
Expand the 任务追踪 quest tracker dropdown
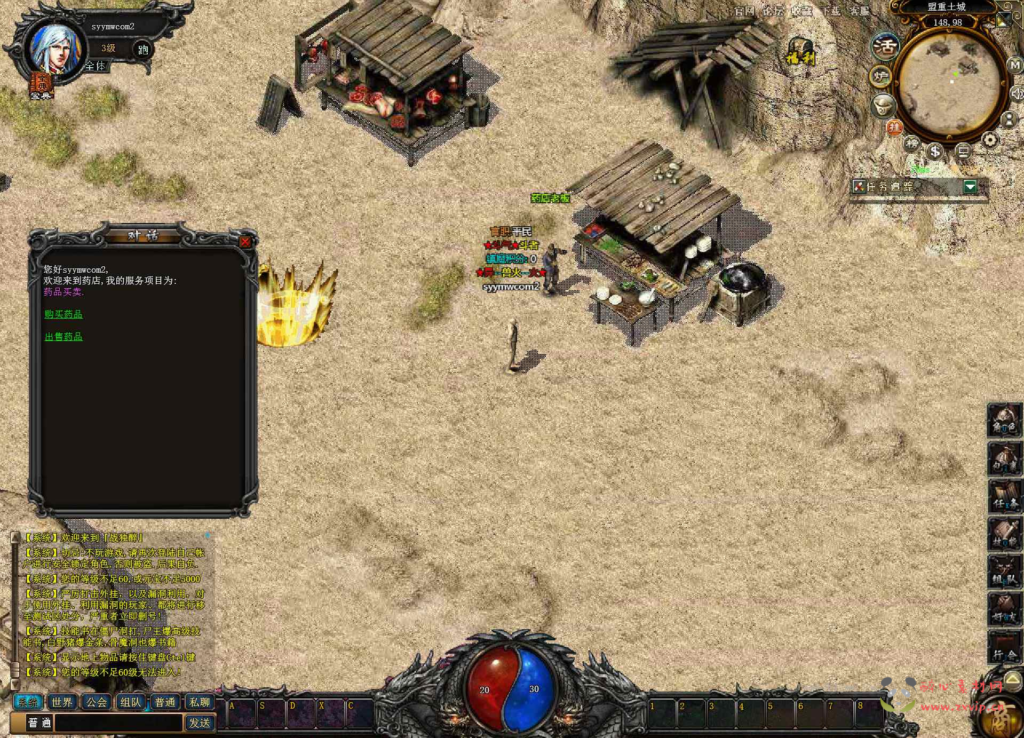[970, 187]
